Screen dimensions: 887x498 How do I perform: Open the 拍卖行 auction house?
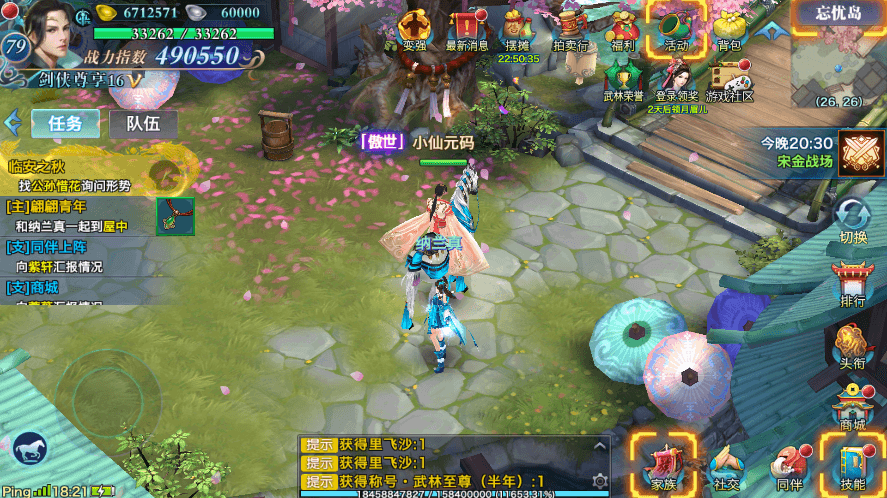click(570, 28)
